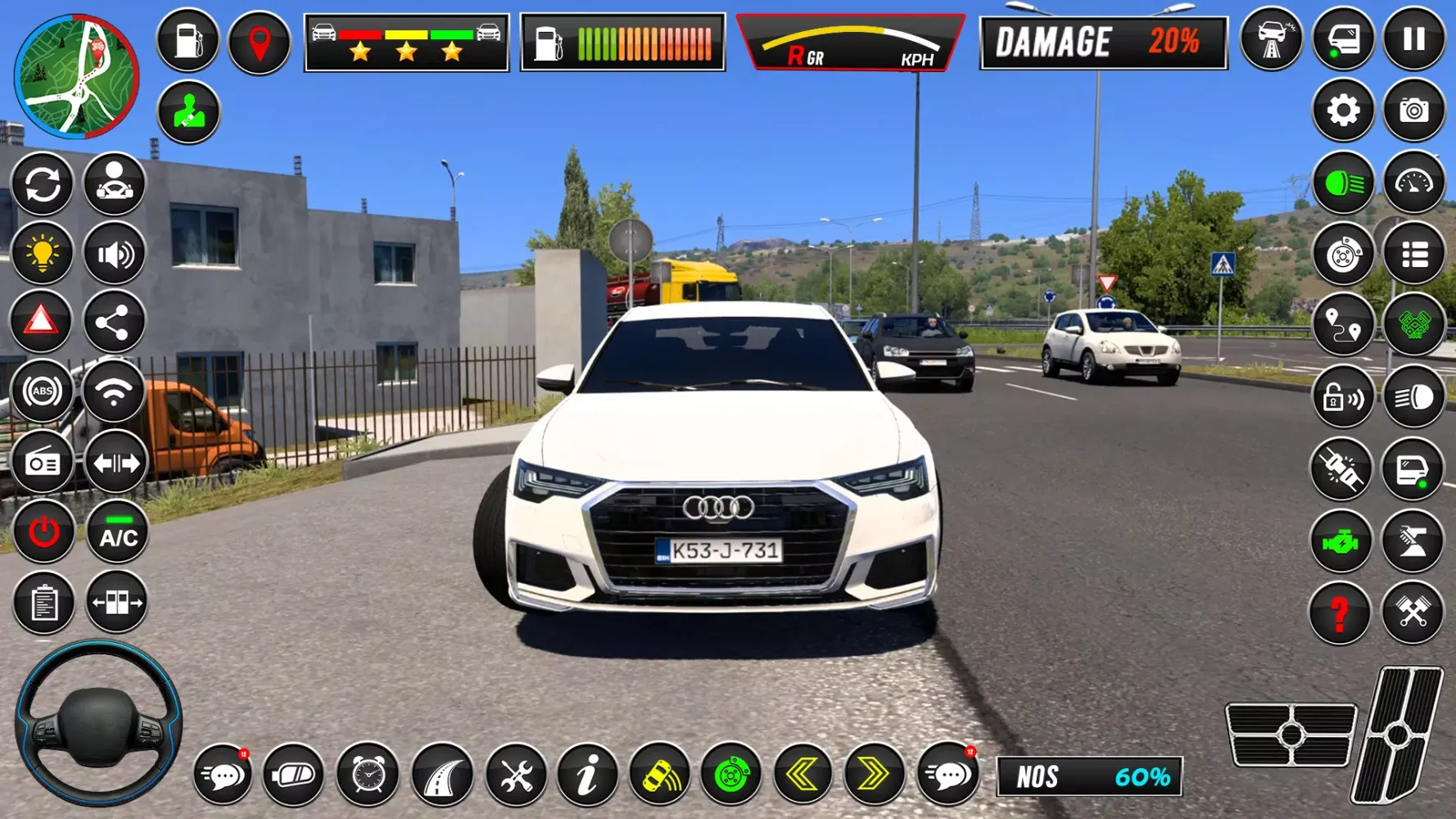Viewport: 1456px width, 819px height.
Task: Take a screenshot with the camera button
Action: pyautogui.click(x=1413, y=110)
